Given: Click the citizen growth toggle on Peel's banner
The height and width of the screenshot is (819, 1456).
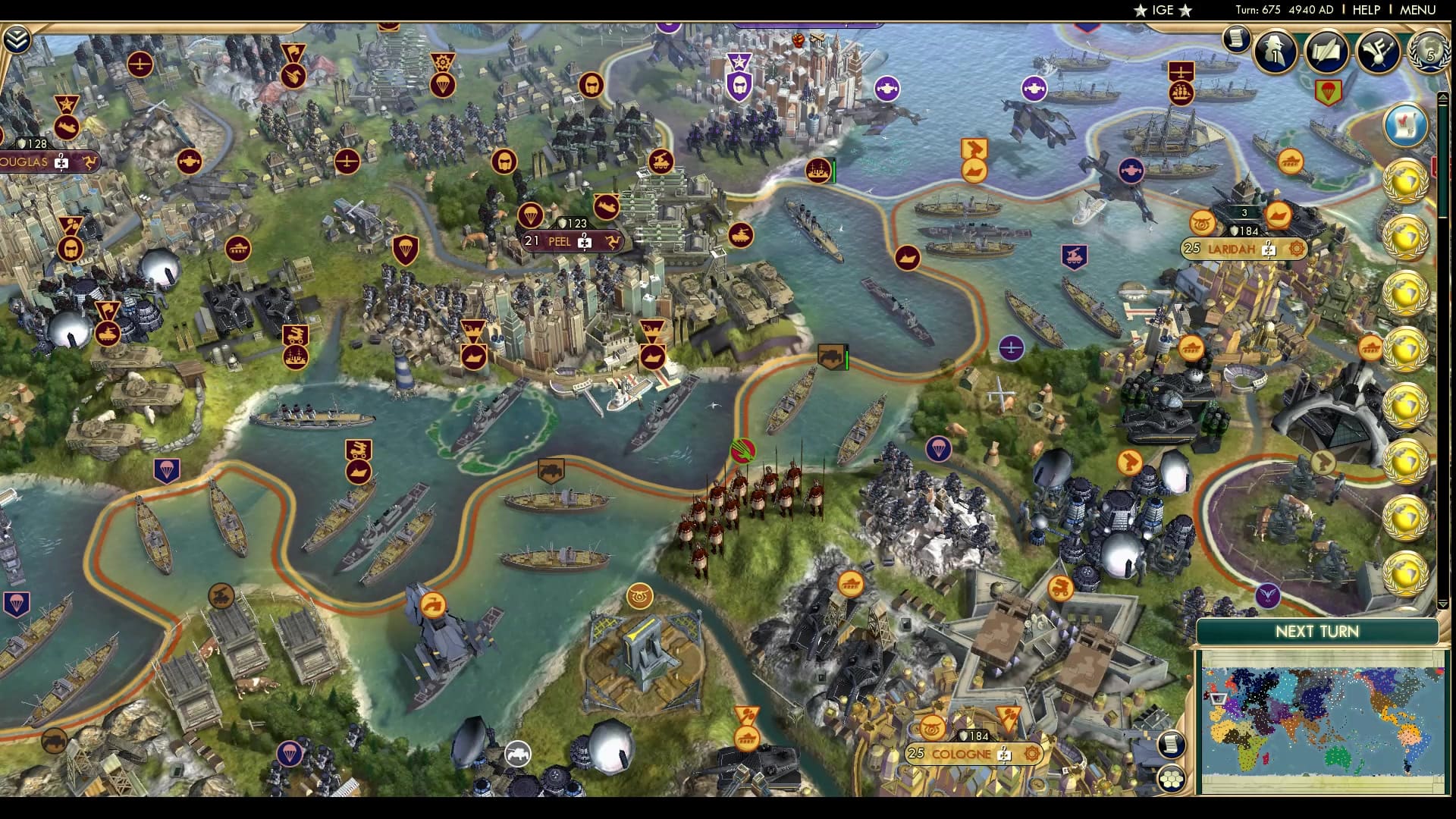Looking at the screenshot, I should pyautogui.click(x=584, y=243).
